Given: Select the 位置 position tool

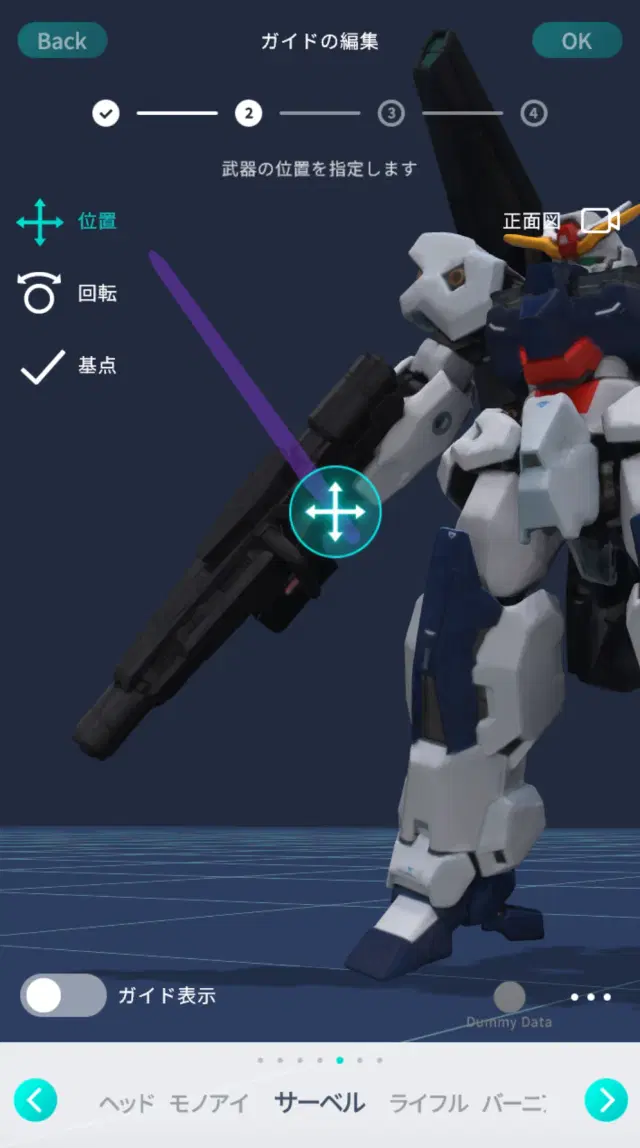Looking at the screenshot, I should [67, 222].
